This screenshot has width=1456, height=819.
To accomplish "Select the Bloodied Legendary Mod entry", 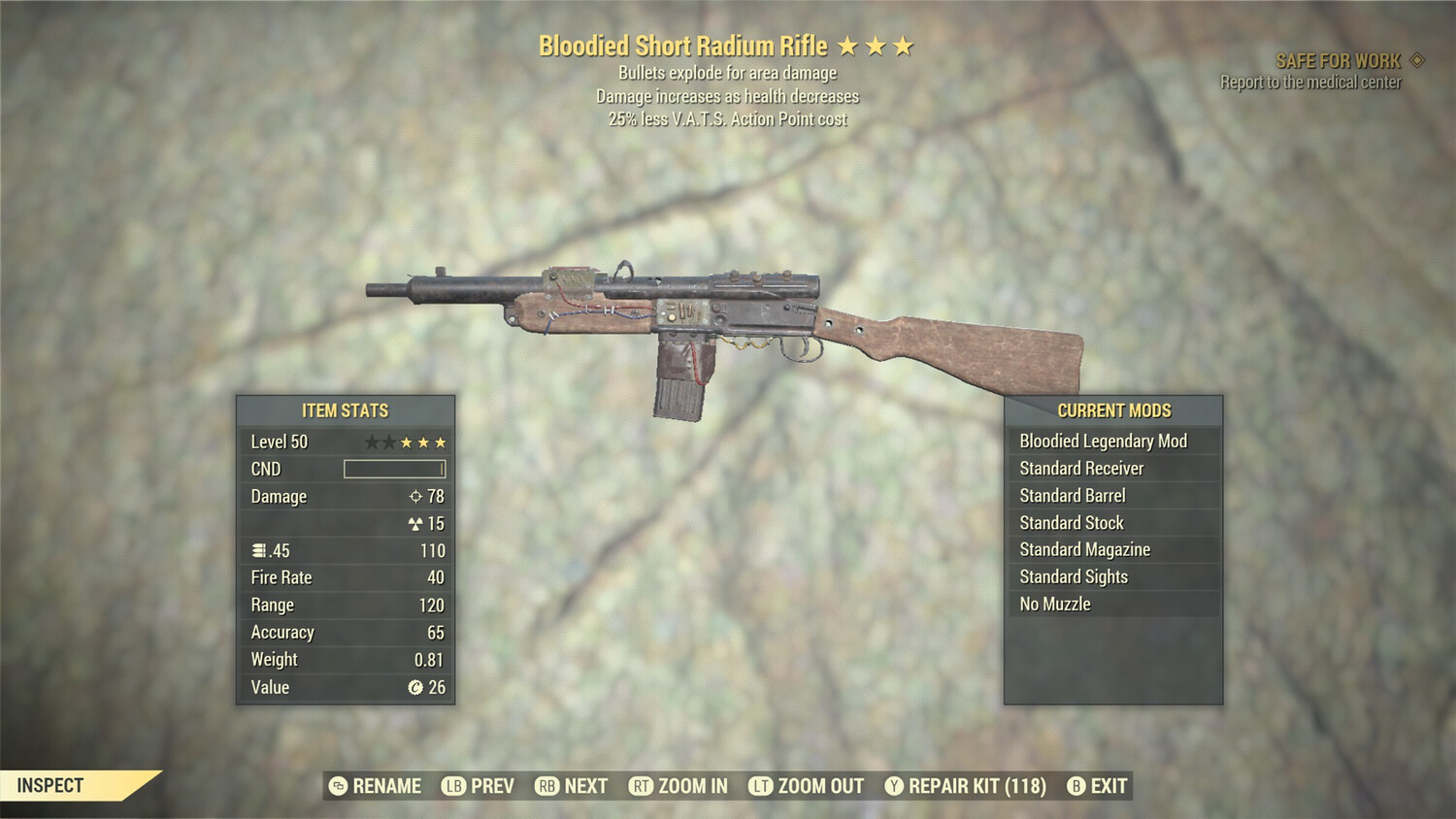I will click(x=1103, y=441).
